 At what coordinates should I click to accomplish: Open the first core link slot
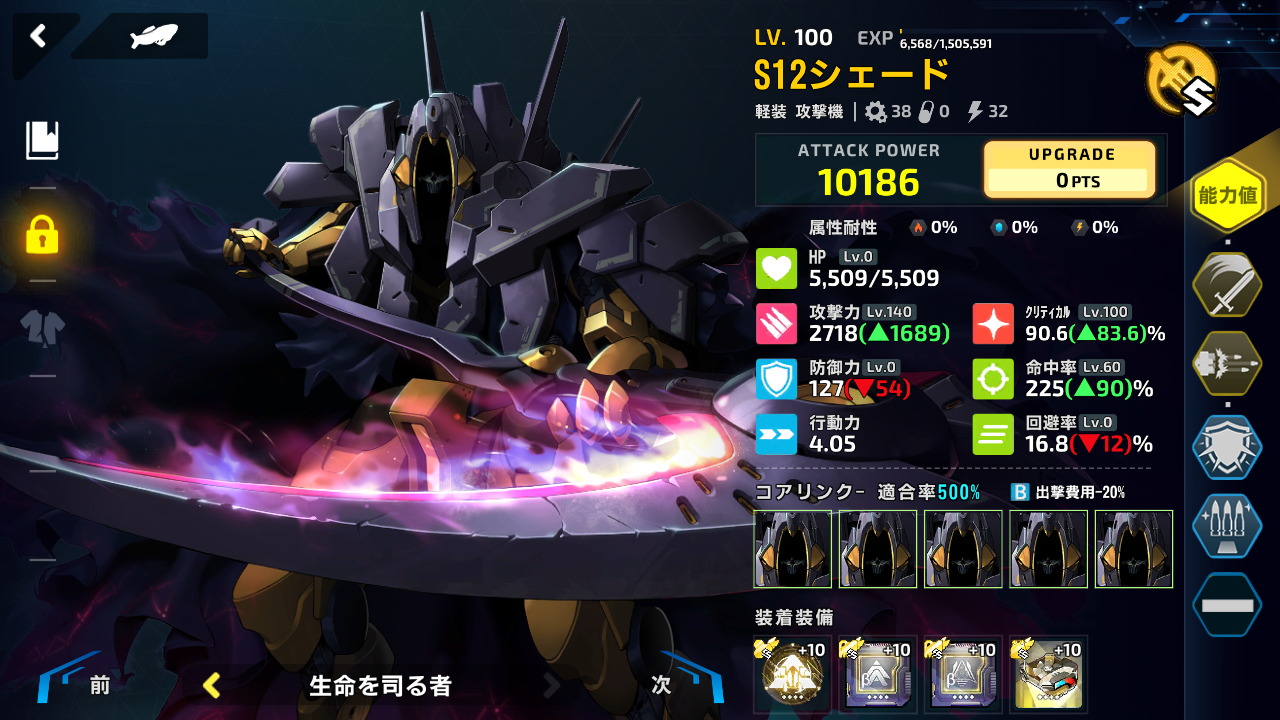(793, 549)
